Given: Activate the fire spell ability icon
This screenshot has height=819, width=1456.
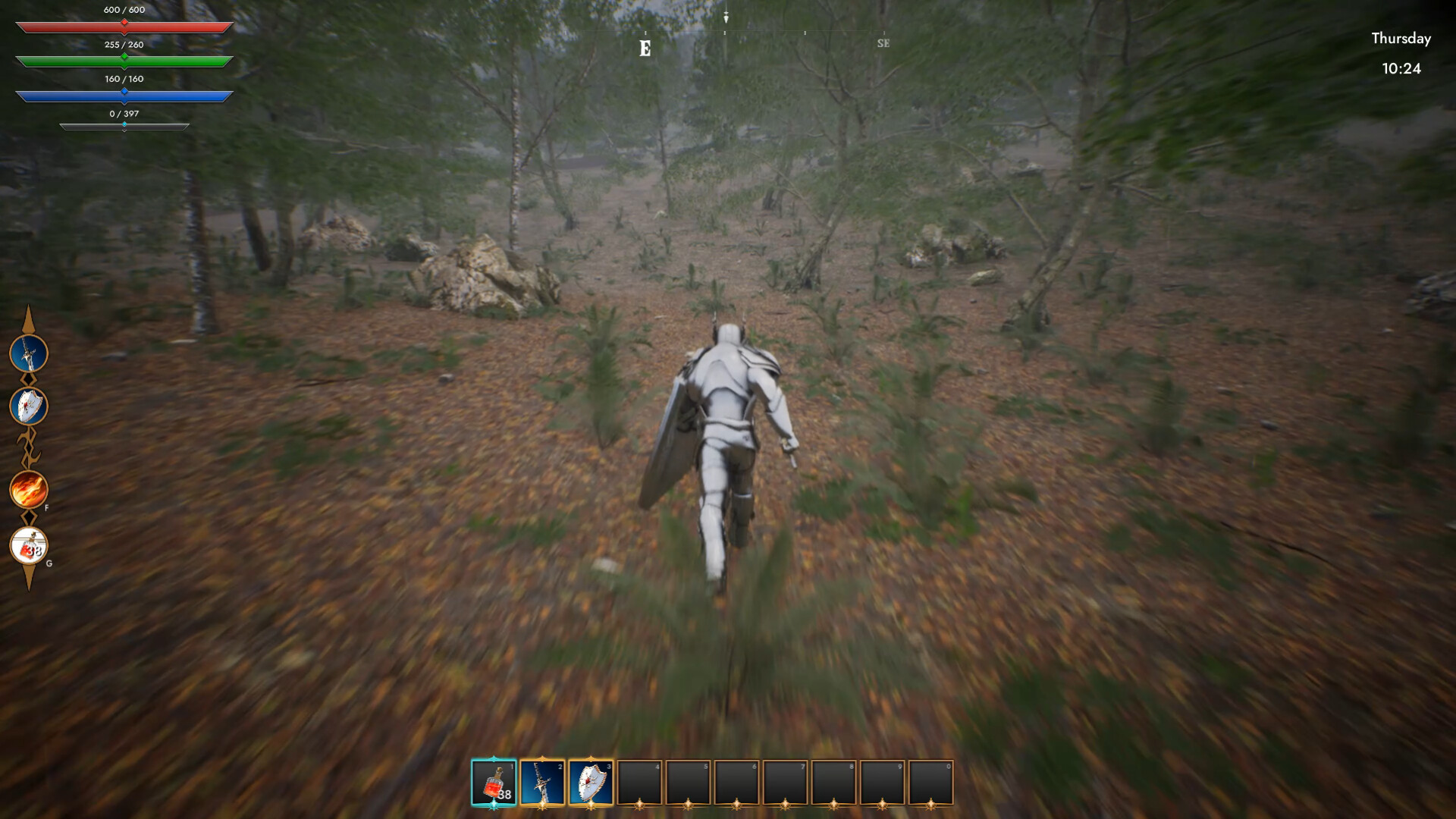Looking at the screenshot, I should tap(29, 489).
